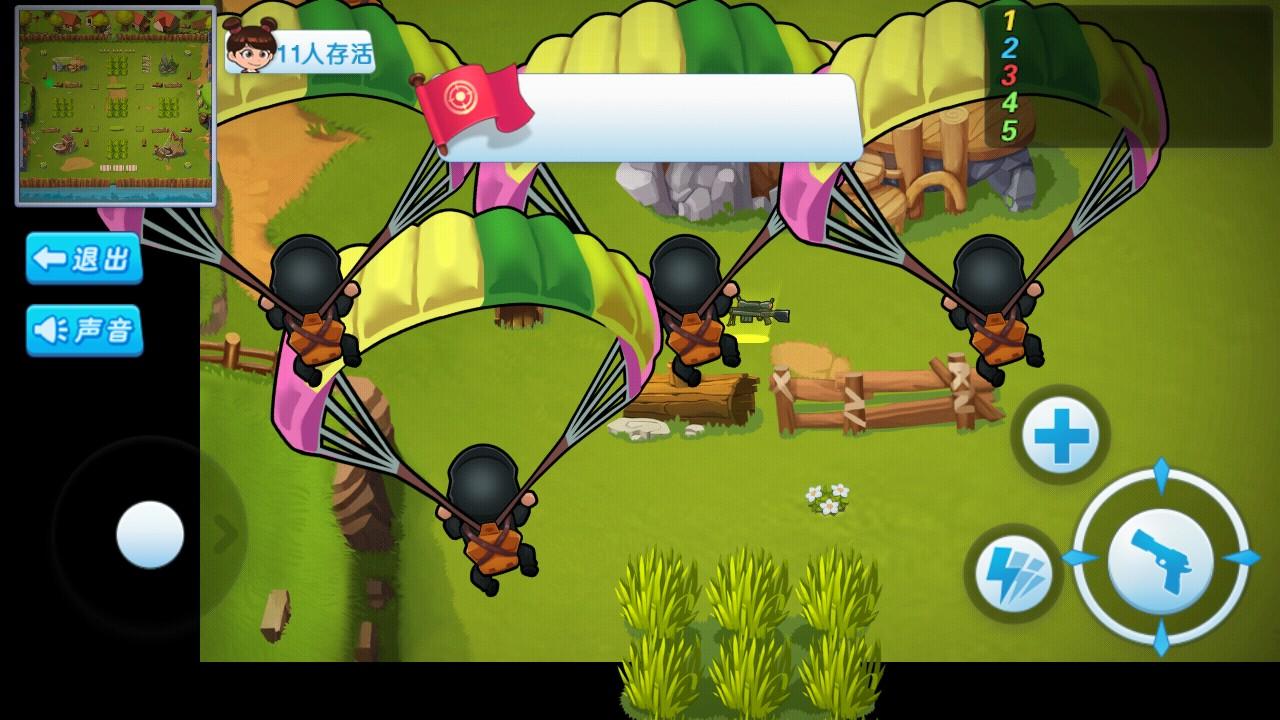Fire the pistol shoot button
Screen dimensions: 1280x720
pos(1161,557)
